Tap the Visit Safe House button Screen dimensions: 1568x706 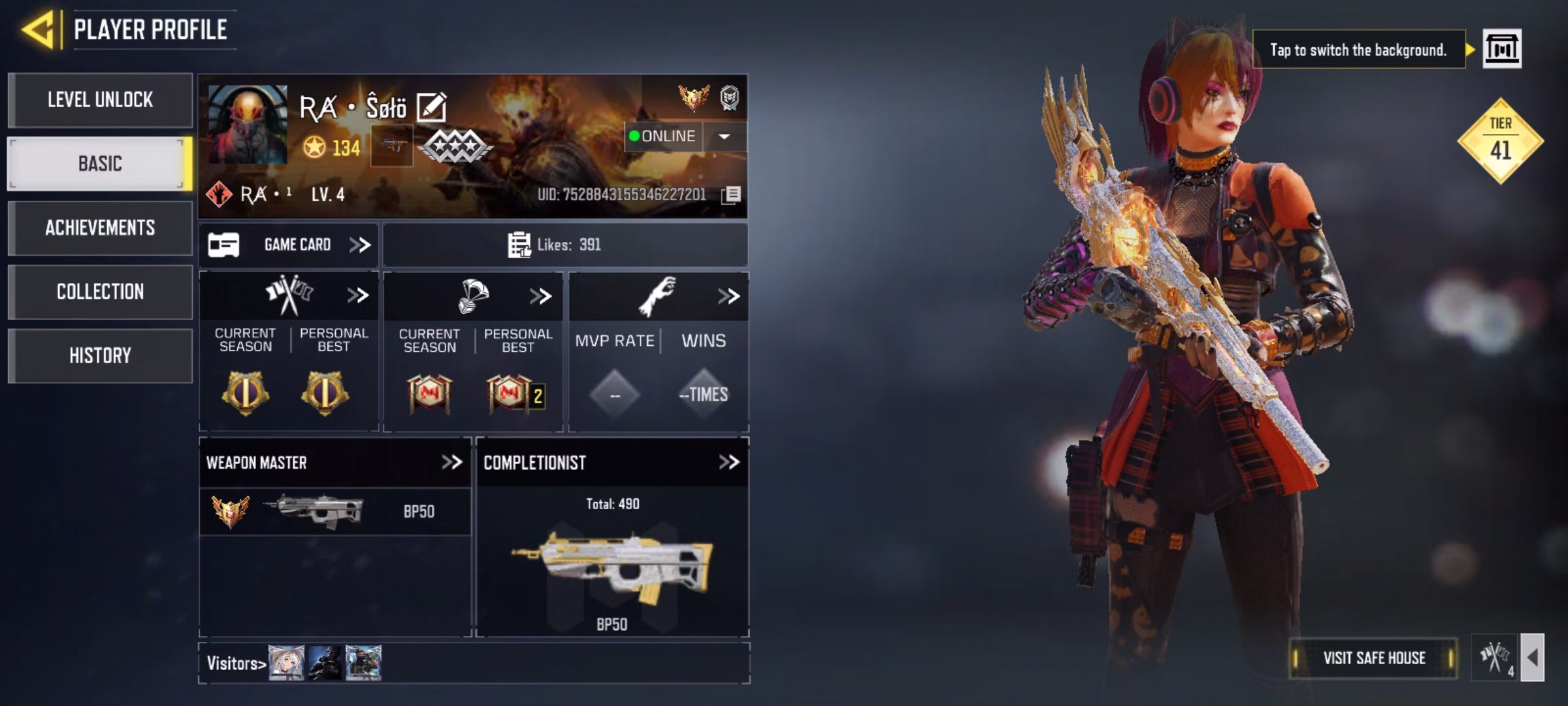1373,658
